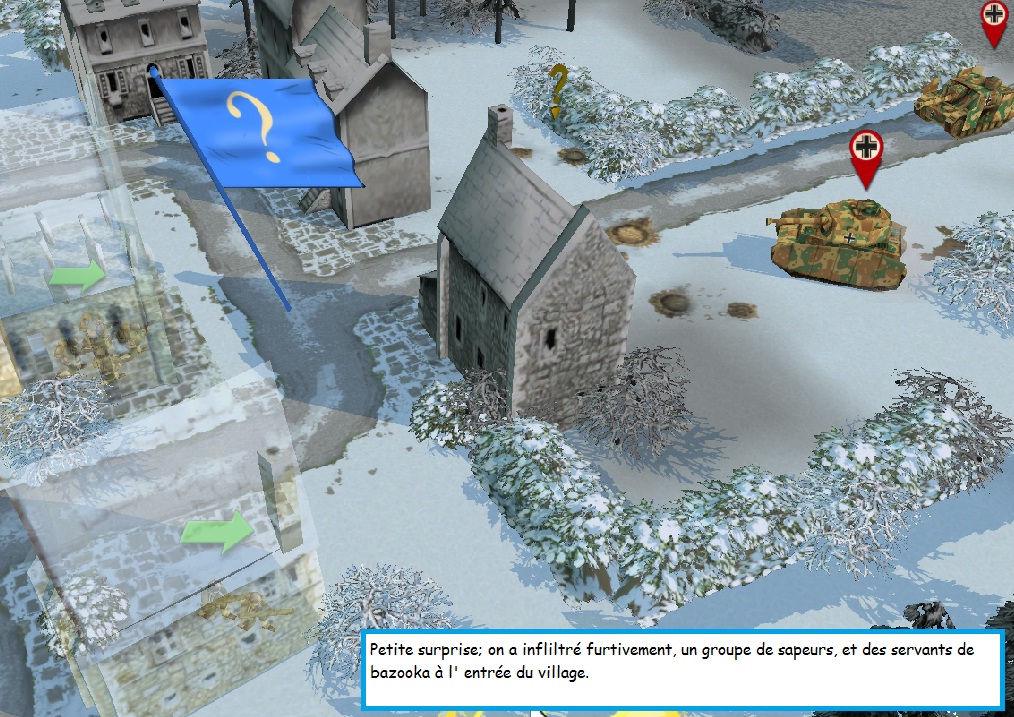Select the German cross marker above the foreground tank
This screenshot has width=1014, height=717.
(x=866, y=152)
